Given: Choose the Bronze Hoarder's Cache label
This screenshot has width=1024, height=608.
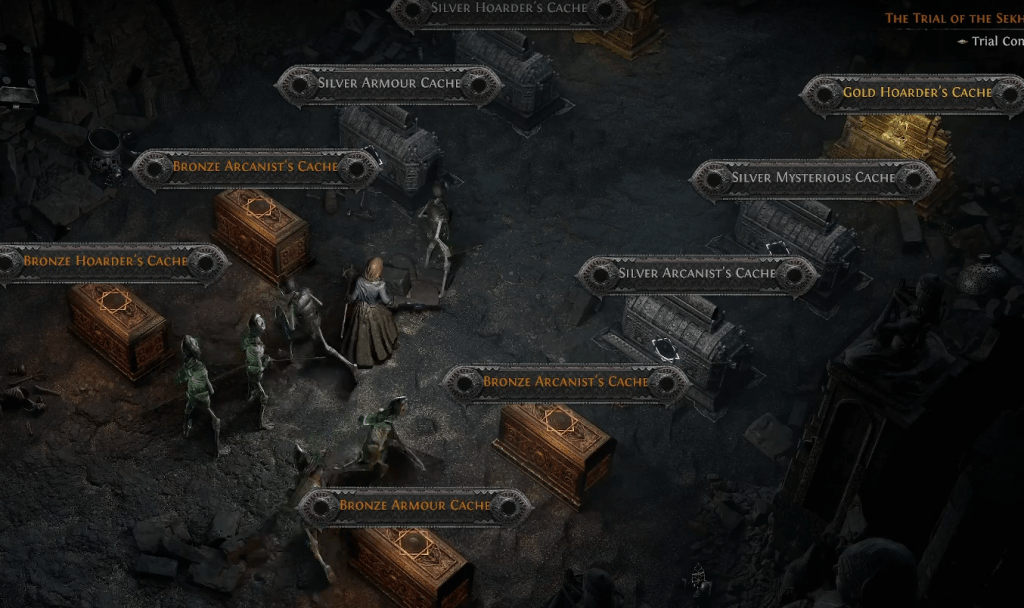Looking at the screenshot, I should click(105, 262).
